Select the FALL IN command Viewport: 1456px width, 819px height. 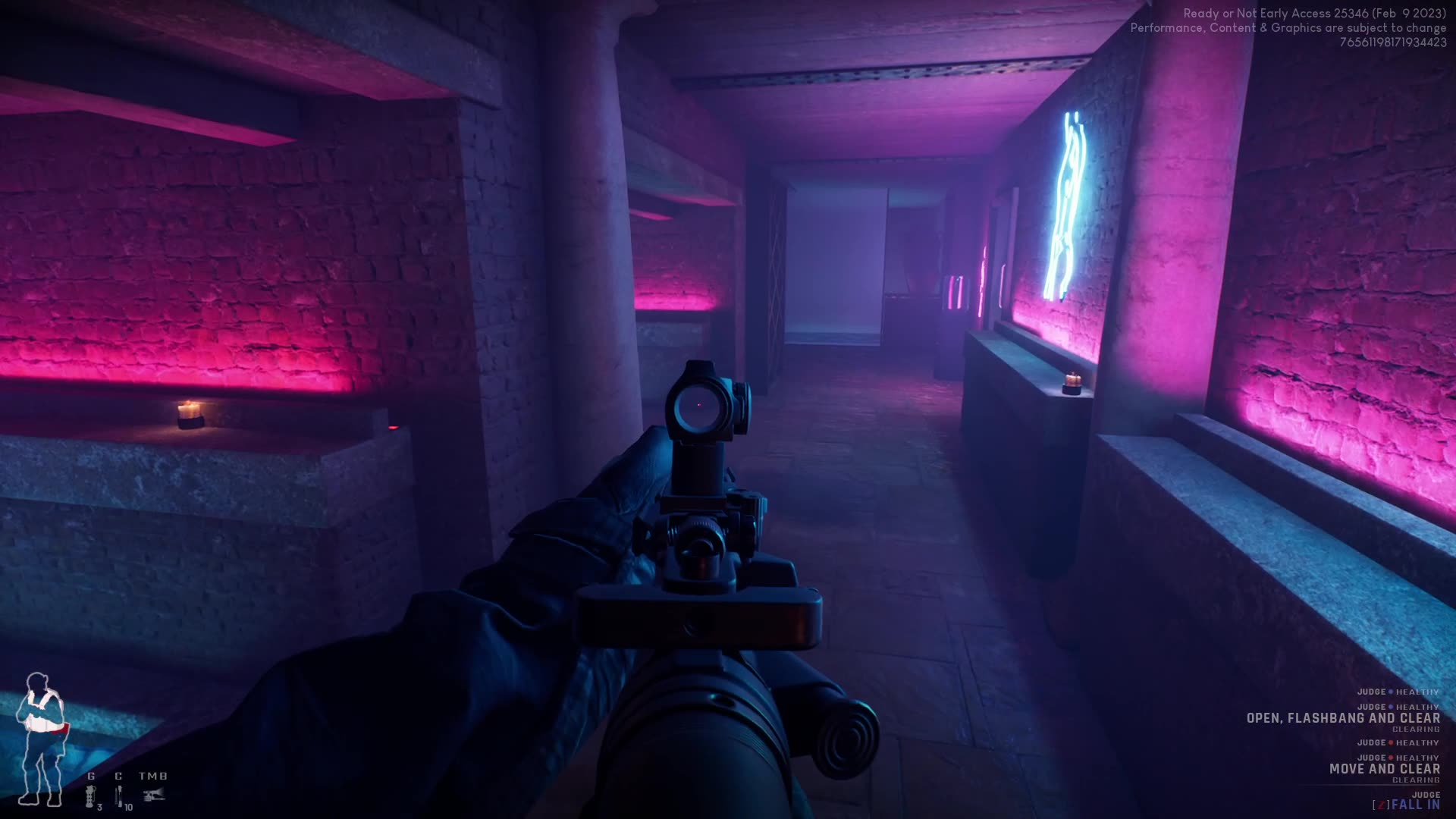click(1416, 805)
